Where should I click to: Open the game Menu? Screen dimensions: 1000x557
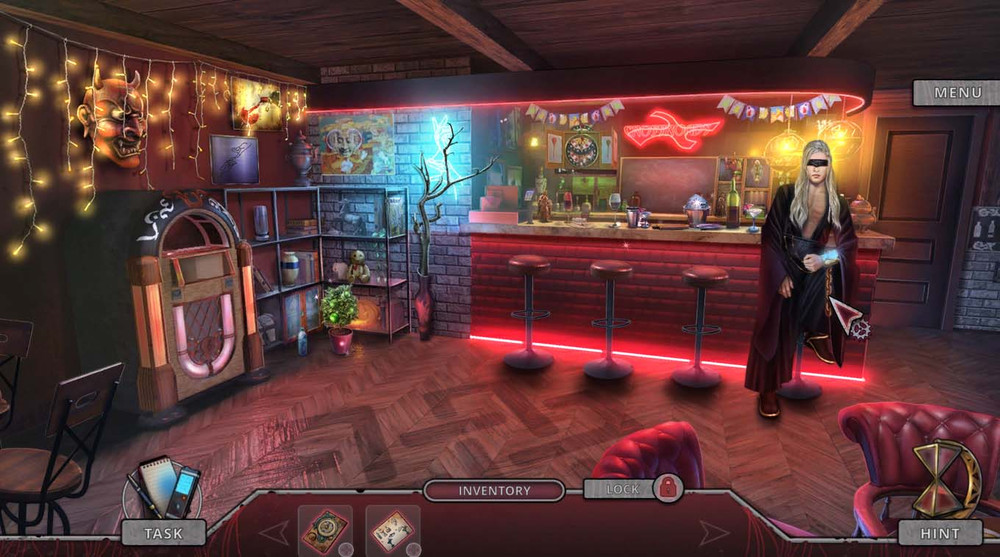957,93
